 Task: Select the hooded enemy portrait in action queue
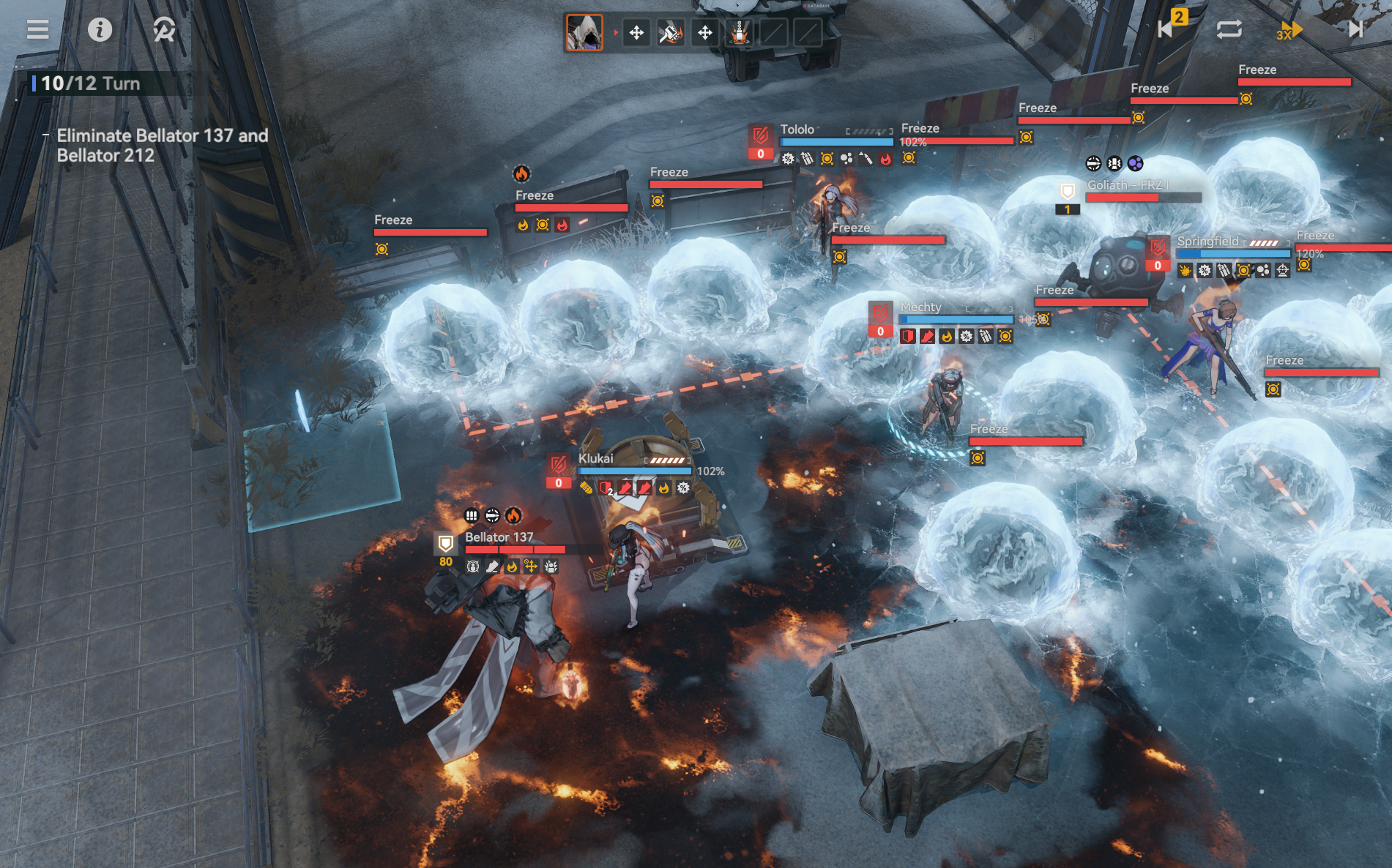pyautogui.click(x=584, y=33)
